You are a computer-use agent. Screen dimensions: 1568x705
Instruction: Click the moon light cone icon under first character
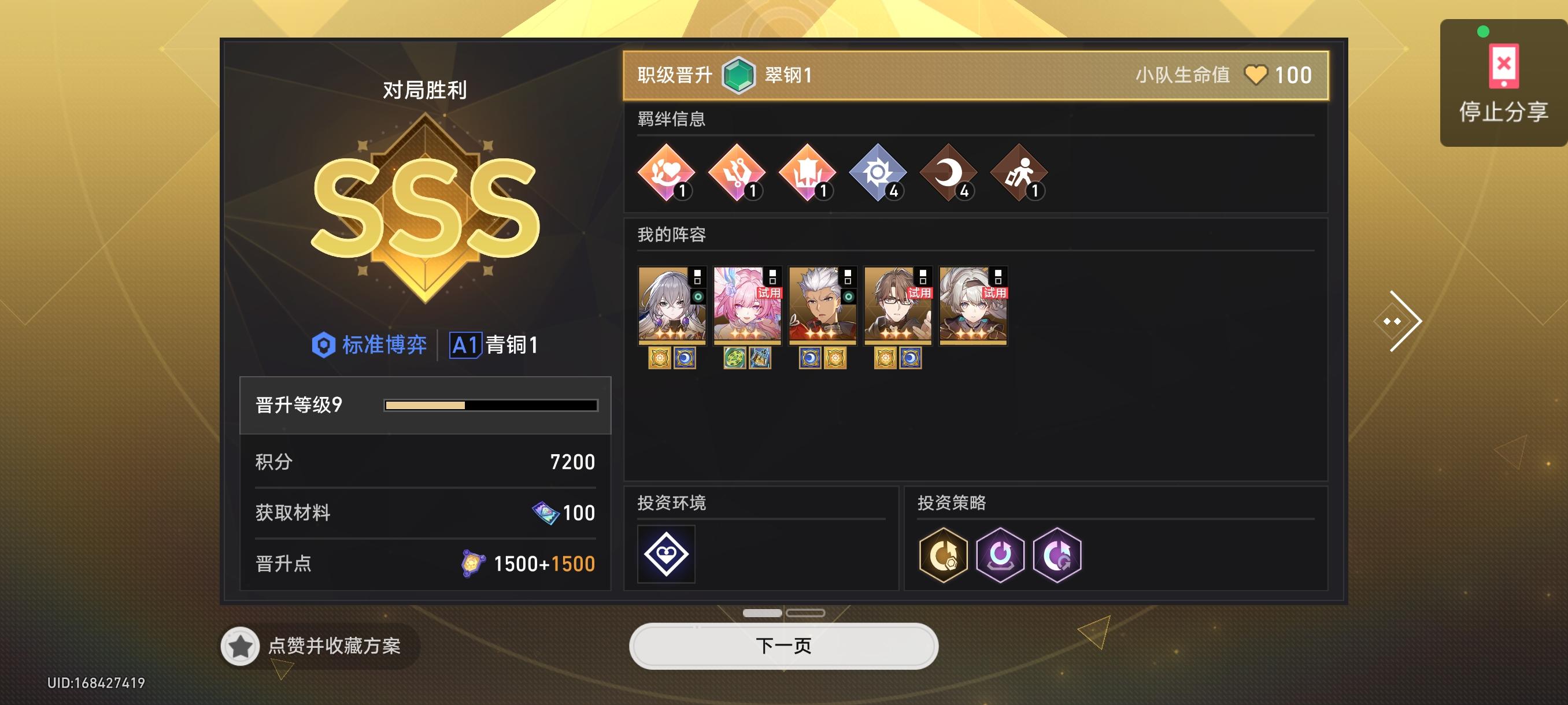[687, 358]
